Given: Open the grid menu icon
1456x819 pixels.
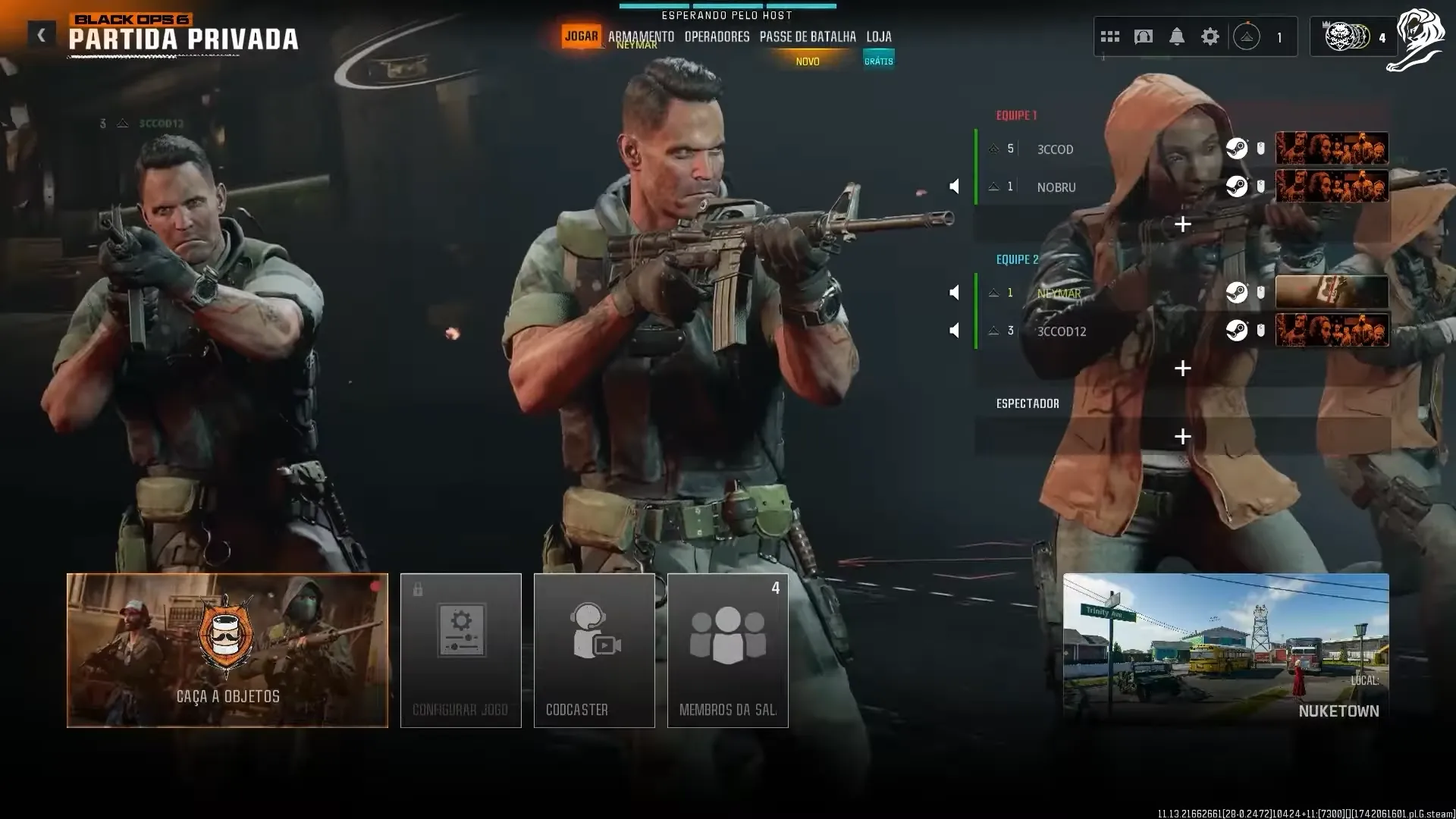Looking at the screenshot, I should point(1110,36).
